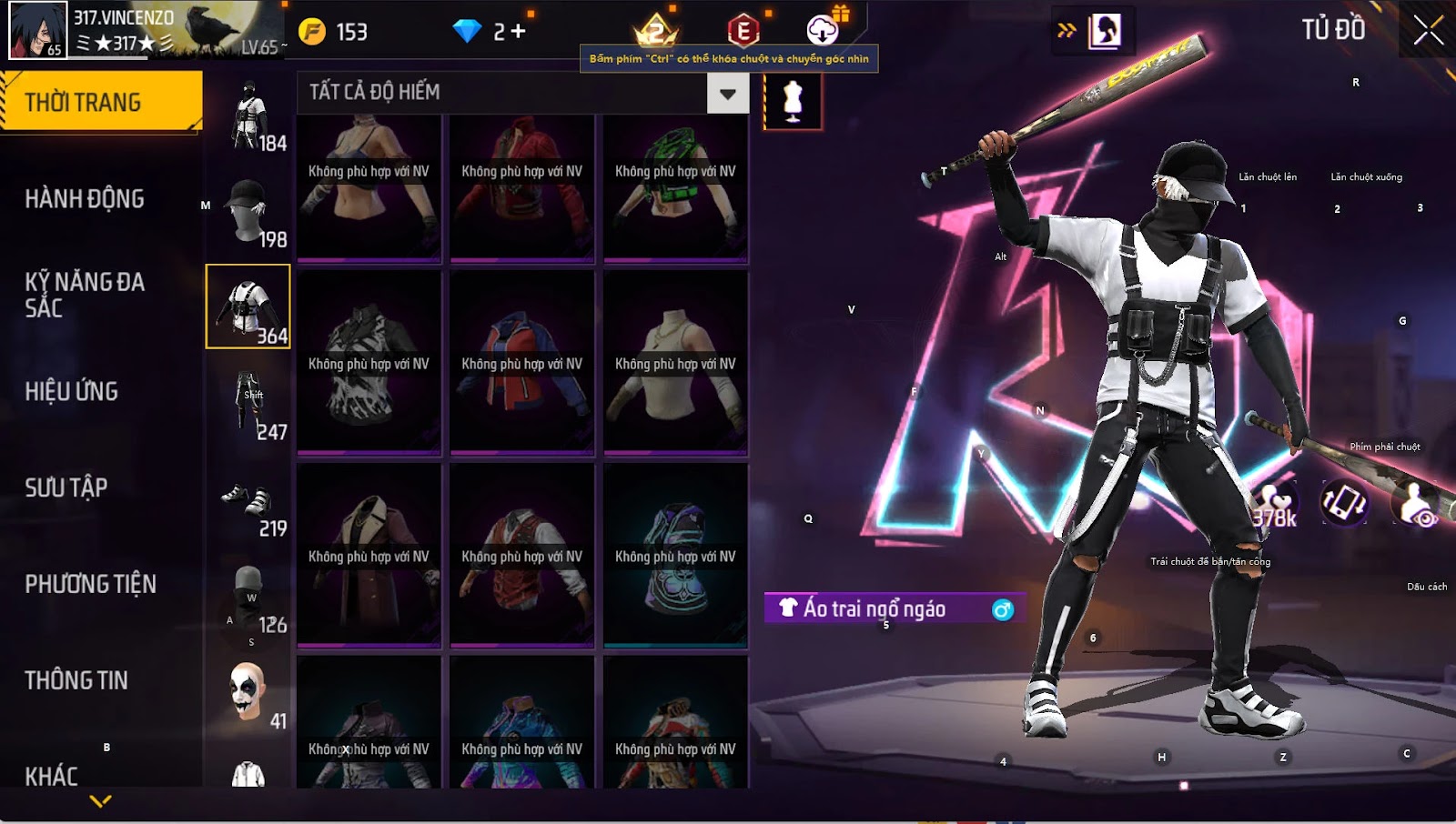Switch to pants category showing 247
The width and height of the screenshot is (1456, 824).
[248, 404]
